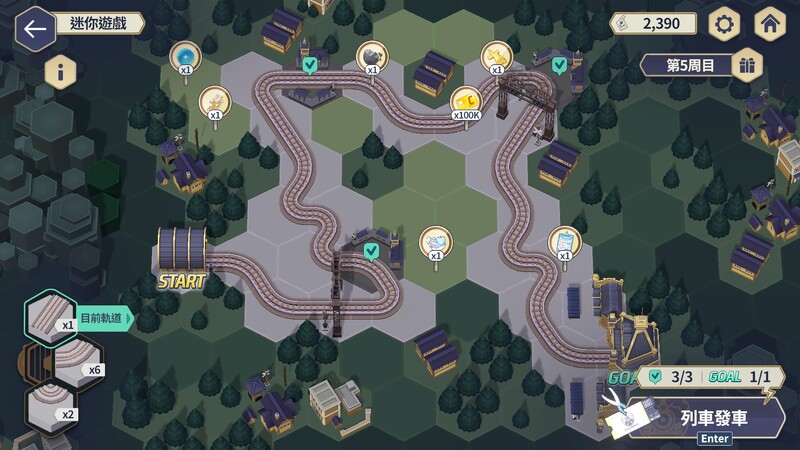Viewport: 800px width, 450px height.
Task: Go back with the arrow button
Action: (36, 27)
